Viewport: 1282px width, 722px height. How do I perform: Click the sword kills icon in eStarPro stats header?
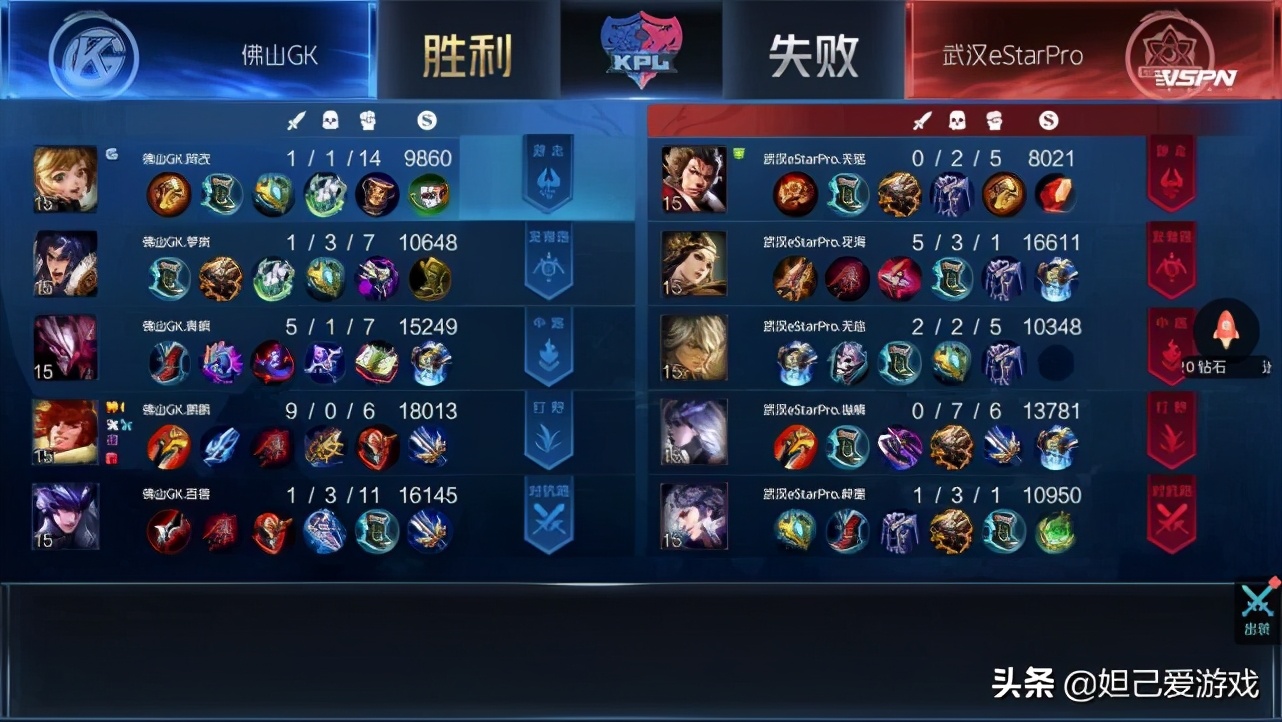coord(921,120)
